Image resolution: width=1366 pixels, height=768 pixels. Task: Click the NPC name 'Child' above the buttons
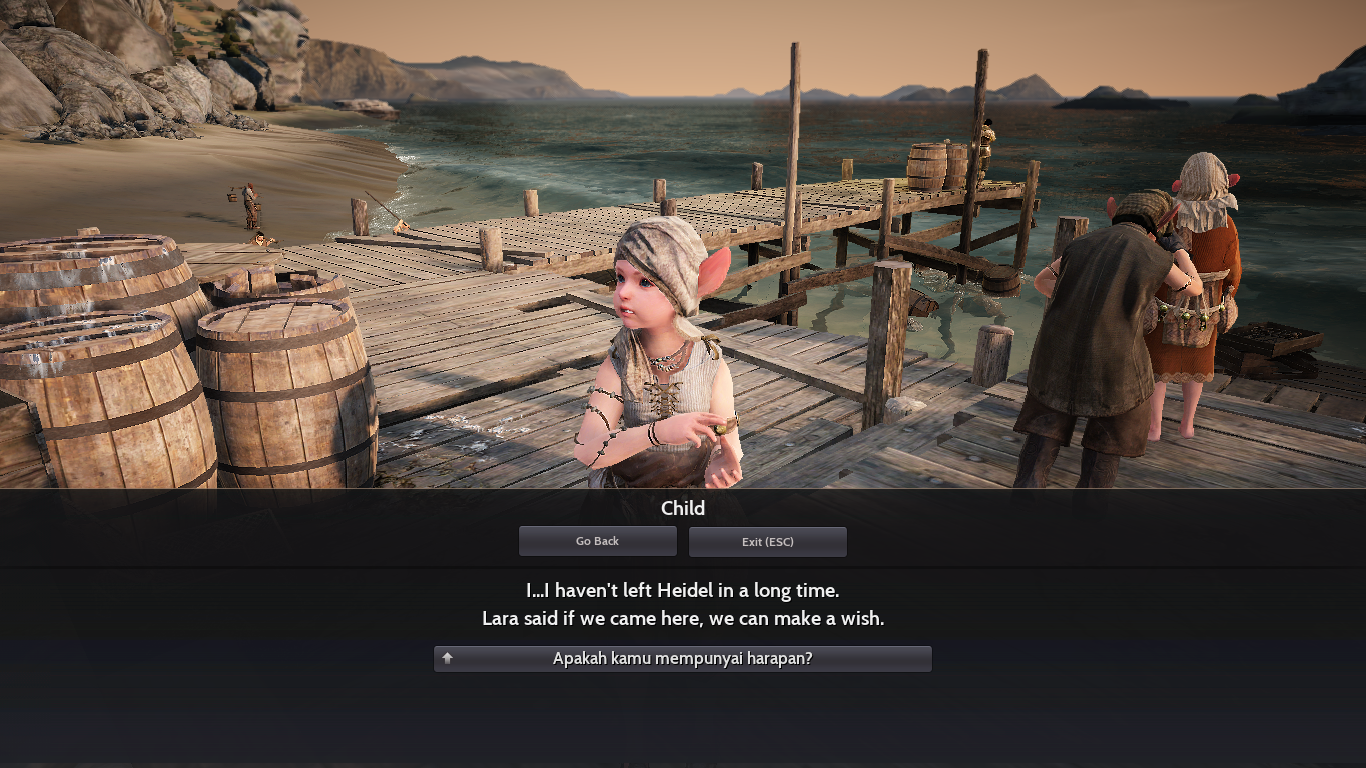click(683, 508)
